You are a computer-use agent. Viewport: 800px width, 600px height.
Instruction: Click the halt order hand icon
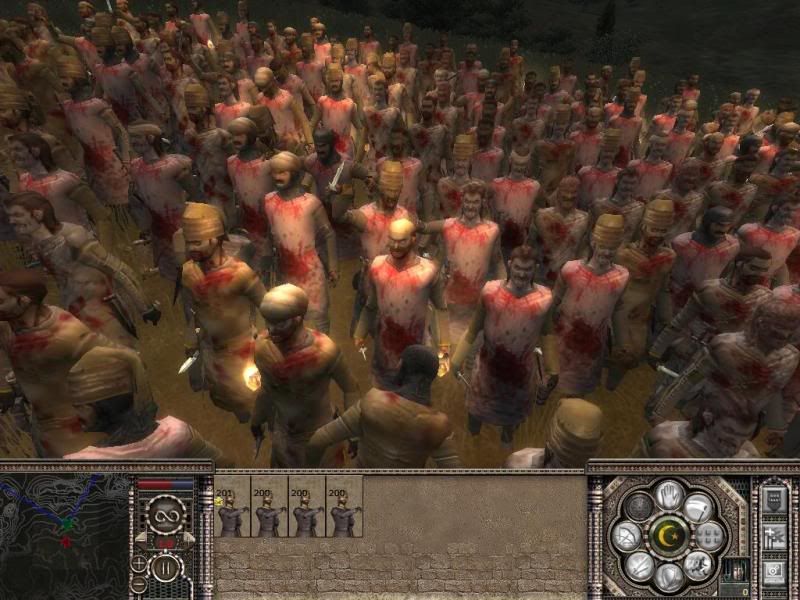(x=669, y=494)
